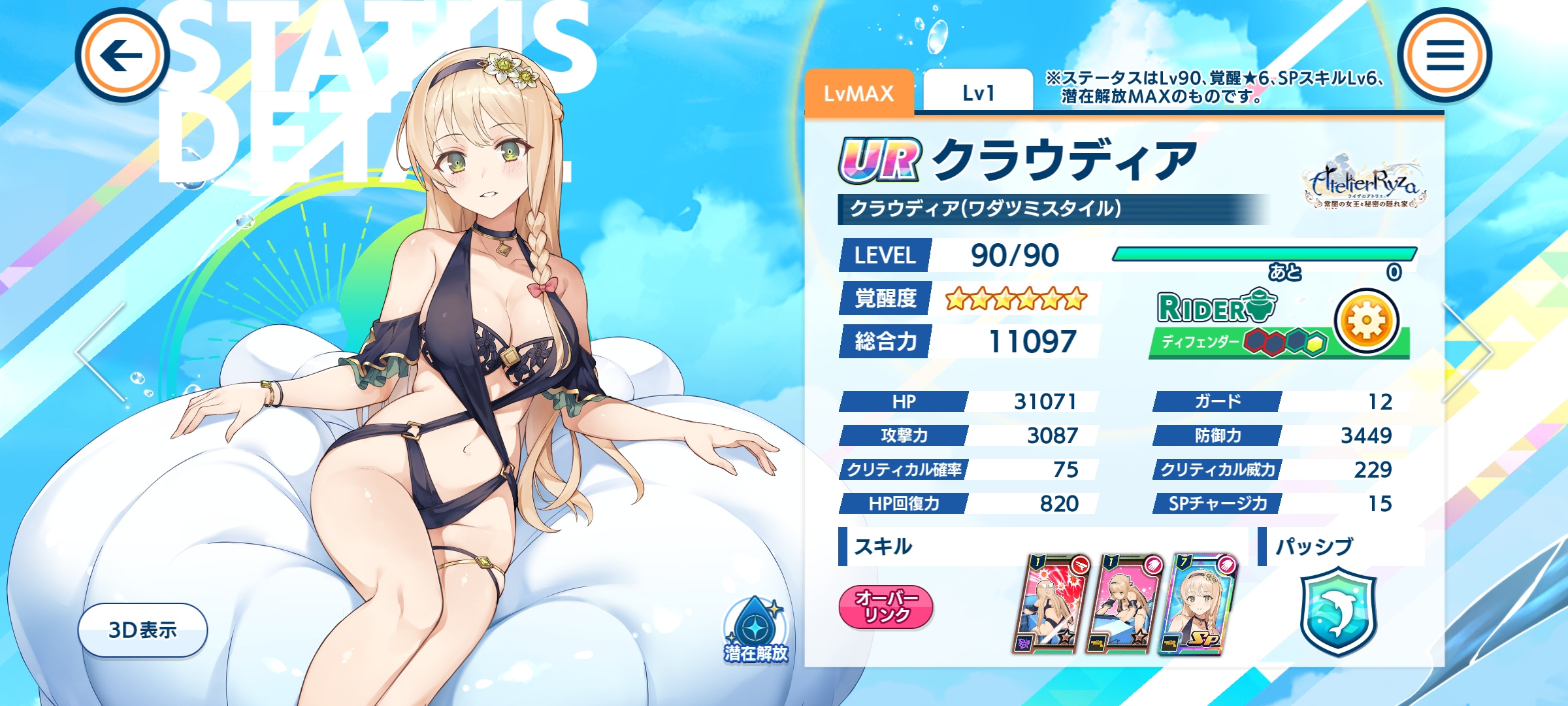Viewport: 1568px width, 706px height.
Task: Show the 3D表示 character view
Action: point(142,630)
